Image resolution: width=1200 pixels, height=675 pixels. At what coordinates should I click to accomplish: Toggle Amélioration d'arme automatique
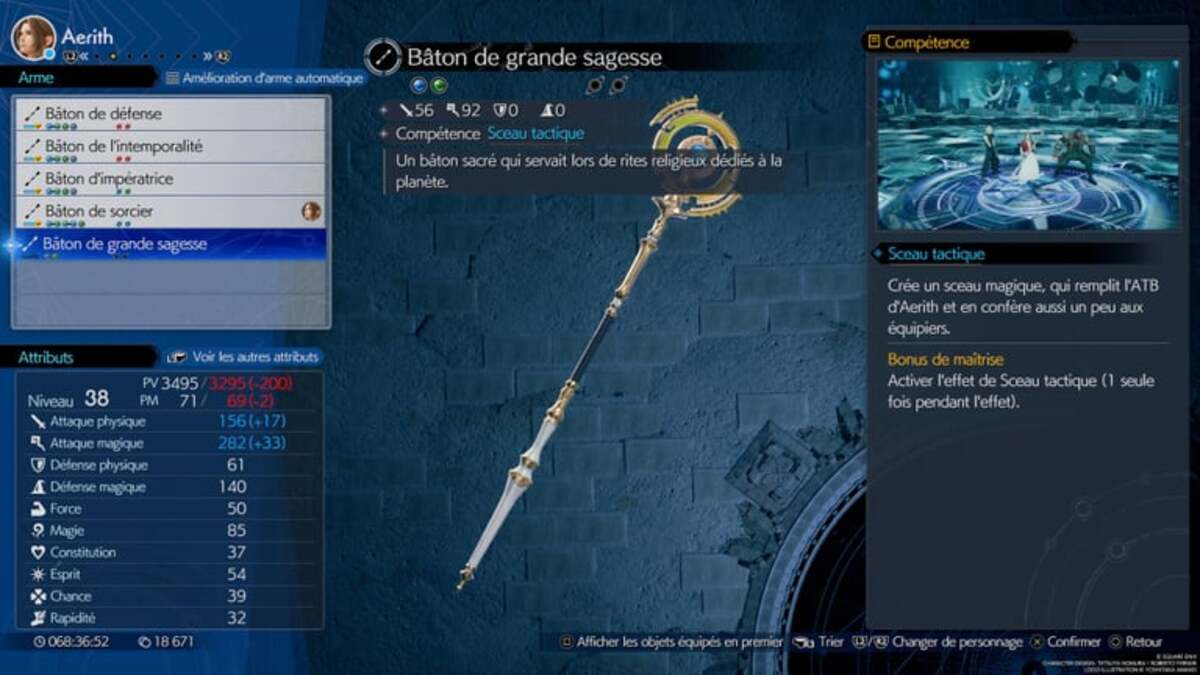(263, 78)
